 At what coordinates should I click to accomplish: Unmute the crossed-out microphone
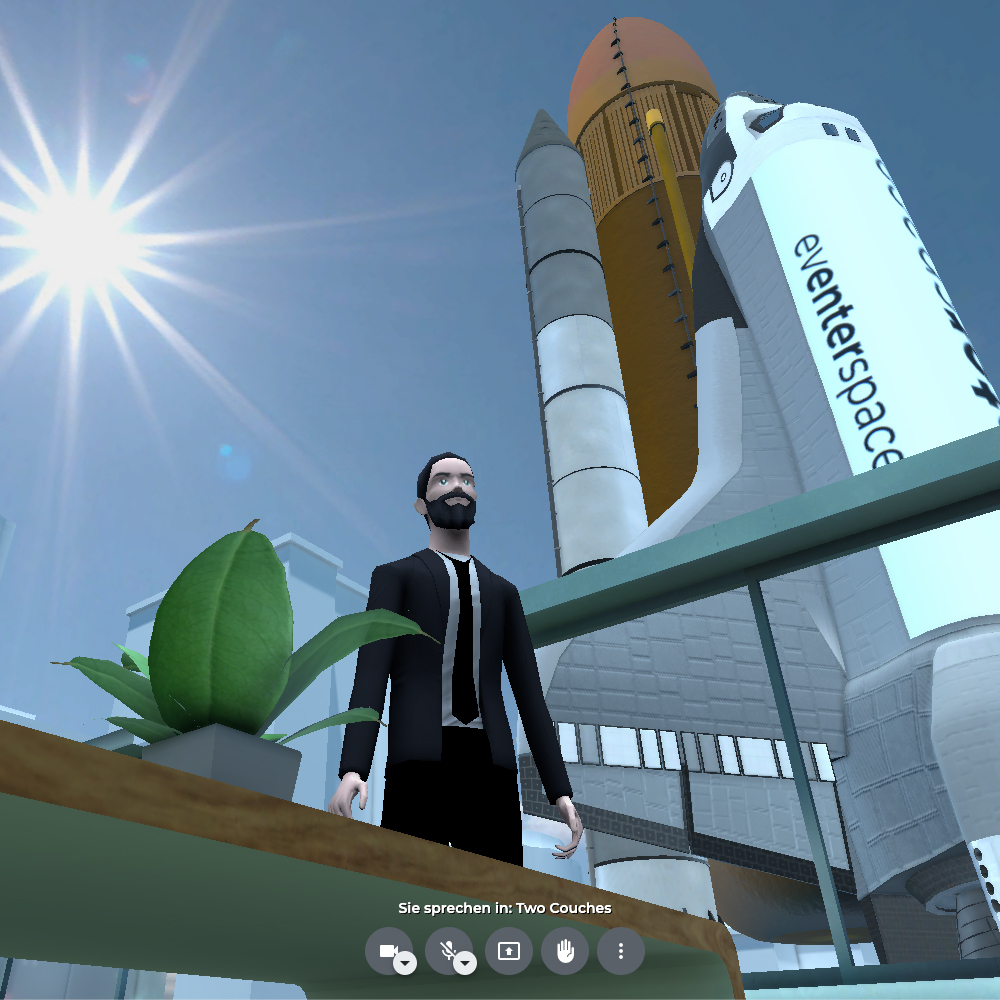pos(446,949)
